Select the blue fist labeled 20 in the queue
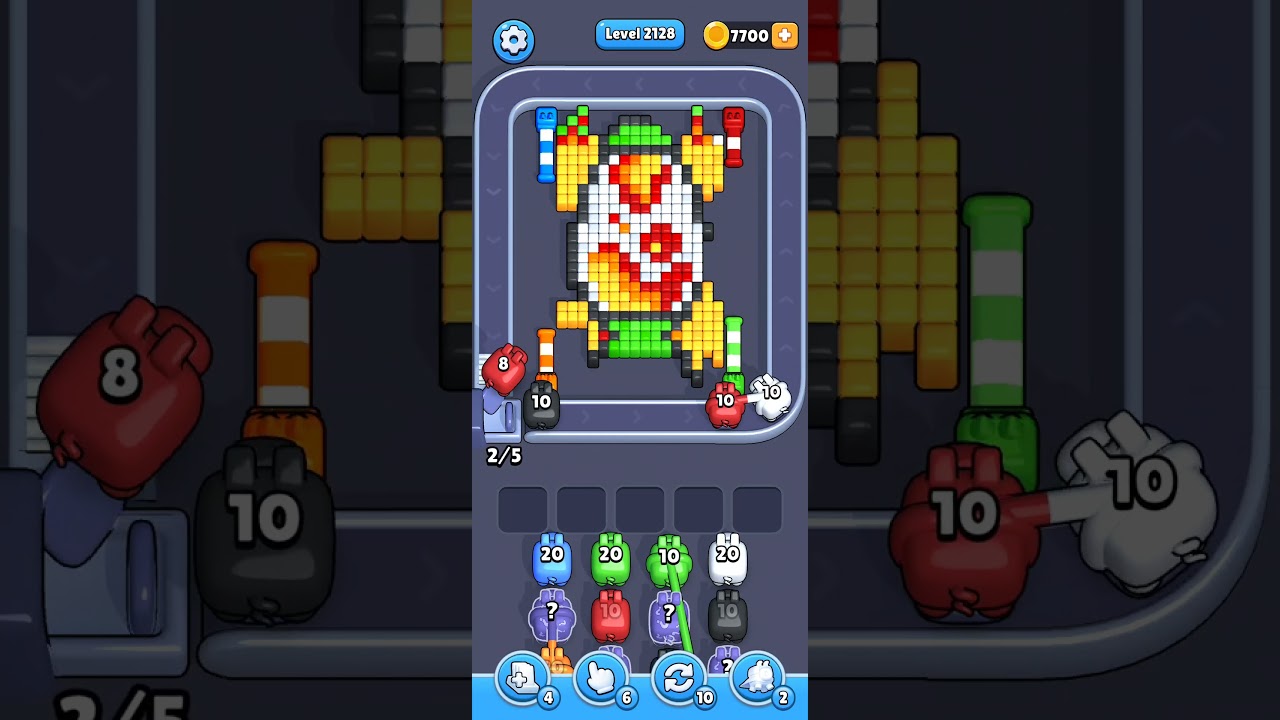 553,560
